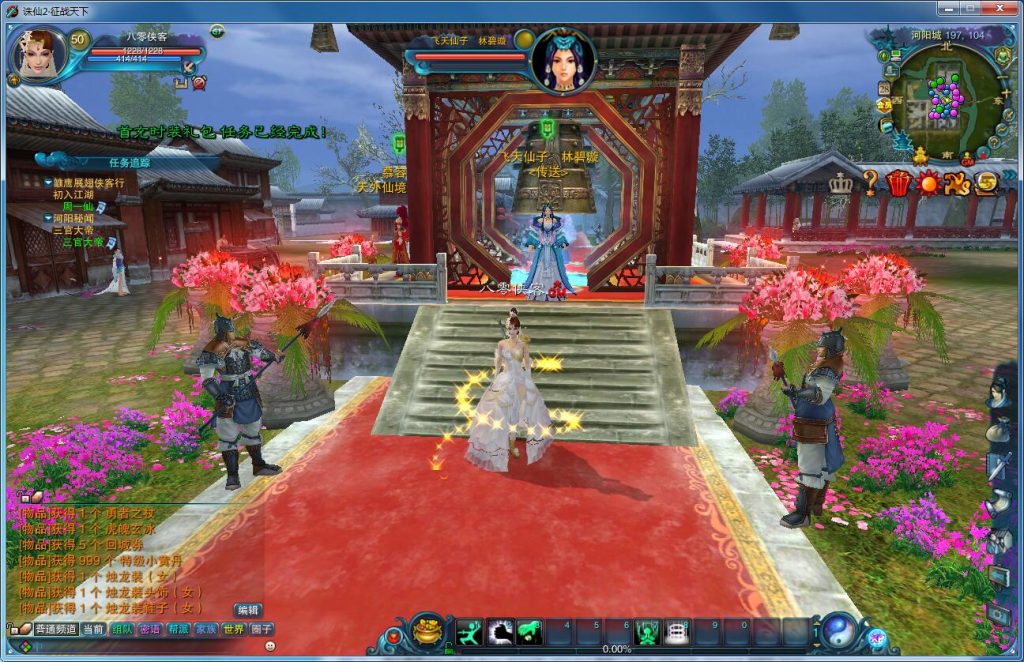Switch to the 普通频道 chat tab
Viewport: 1024px width, 662px height.
click(56, 630)
